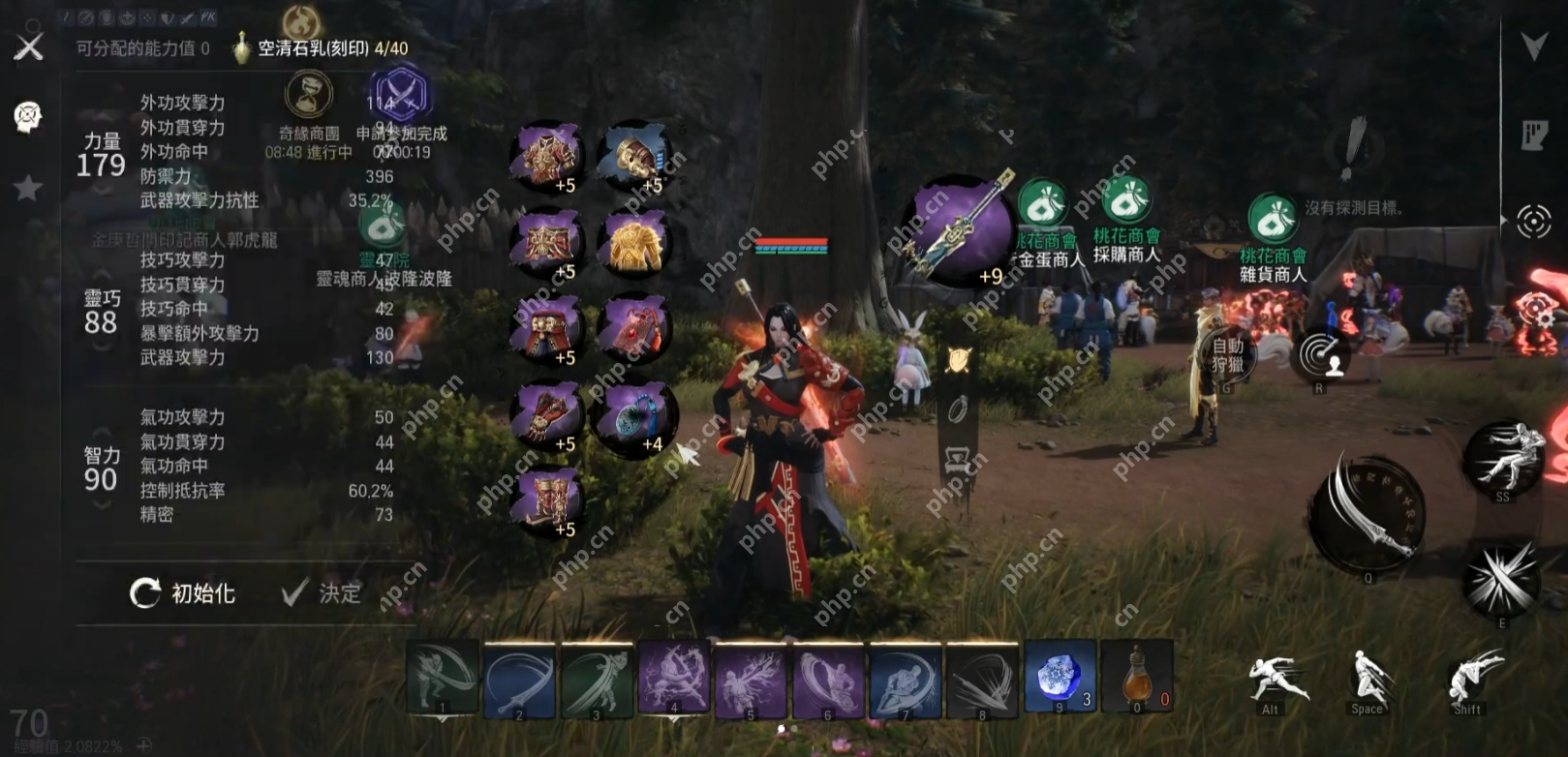Confirm stat allocation with 決定

point(322,593)
